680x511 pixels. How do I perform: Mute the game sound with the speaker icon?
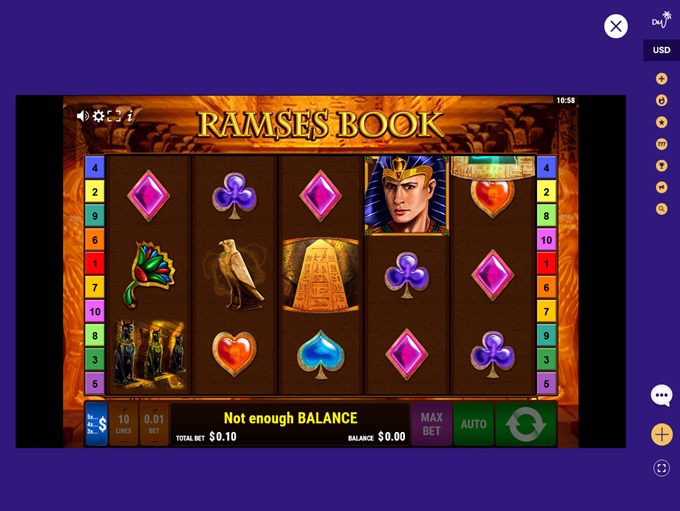point(83,116)
